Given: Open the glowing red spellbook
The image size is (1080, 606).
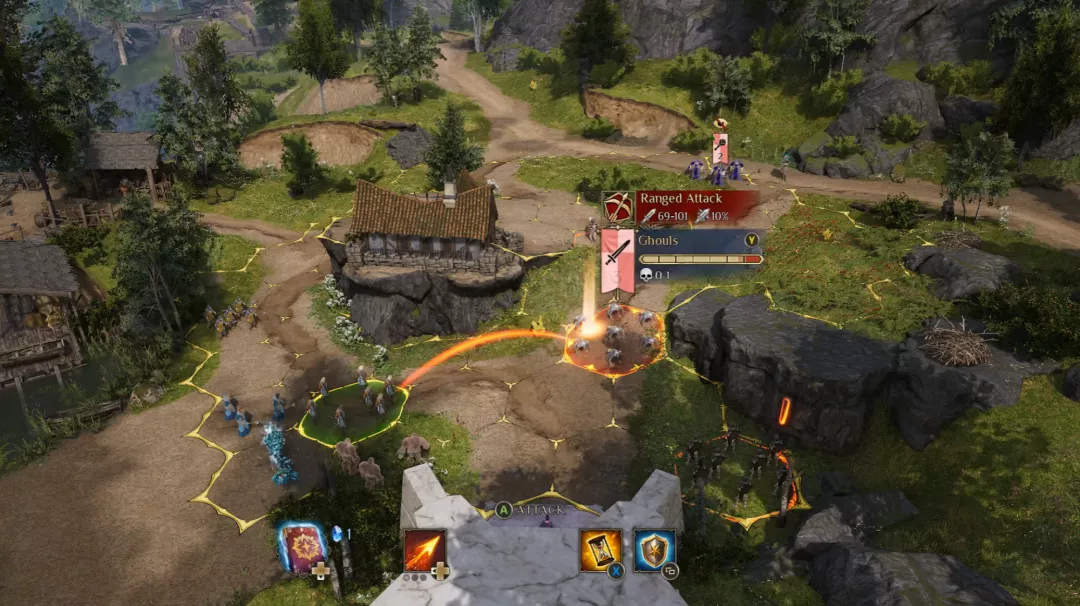Looking at the screenshot, I should pos(302,548).
